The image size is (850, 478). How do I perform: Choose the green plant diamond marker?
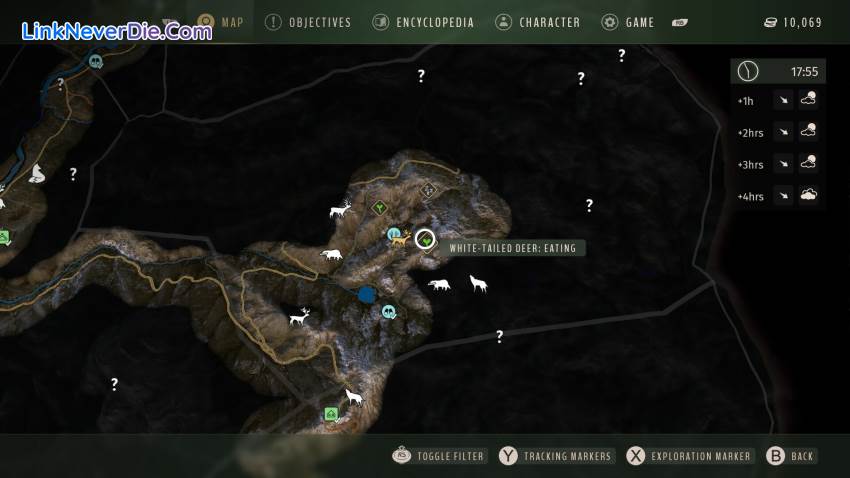(x=379, y=208)
